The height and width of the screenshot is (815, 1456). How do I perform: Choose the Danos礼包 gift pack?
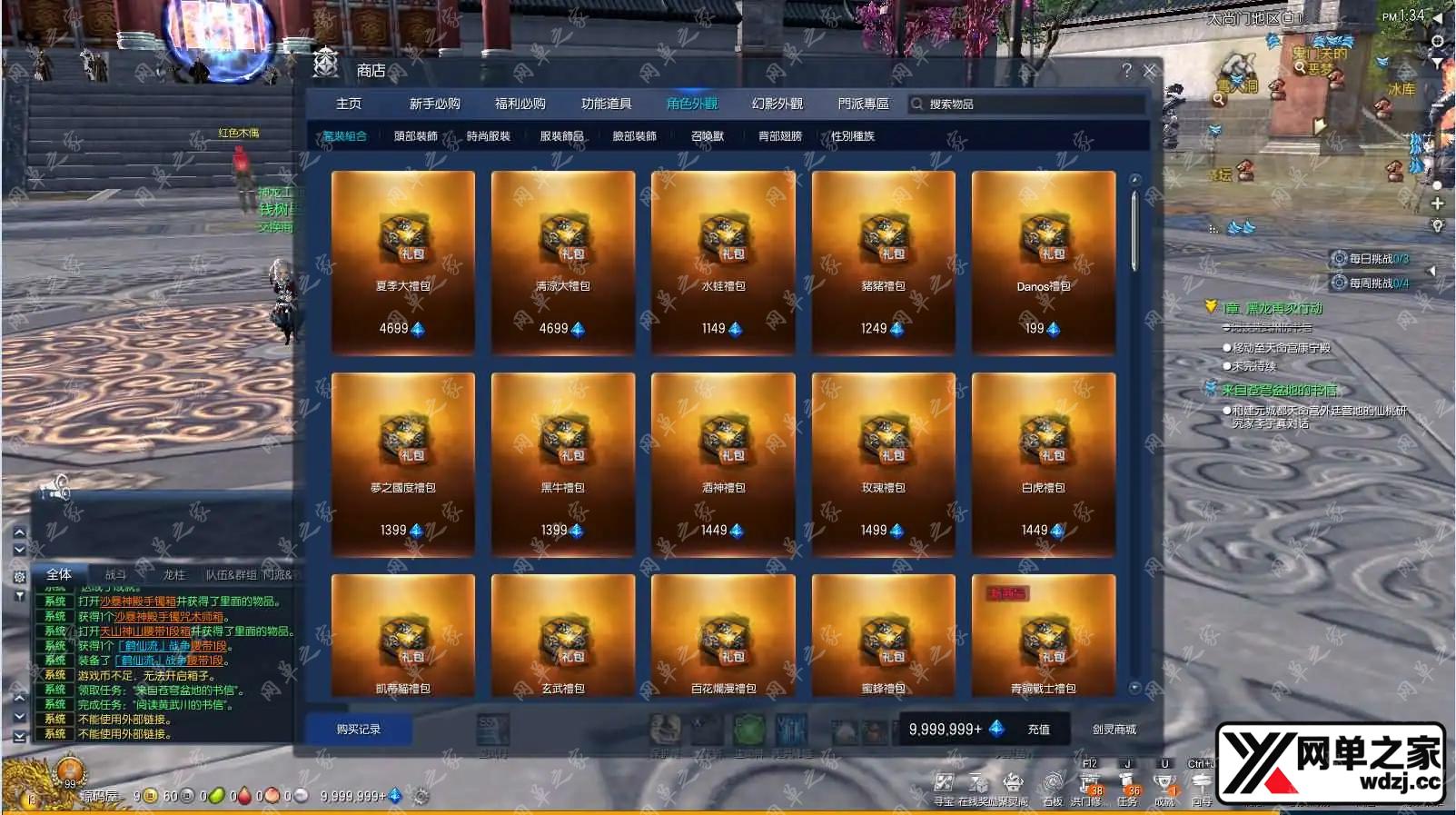1044,262
